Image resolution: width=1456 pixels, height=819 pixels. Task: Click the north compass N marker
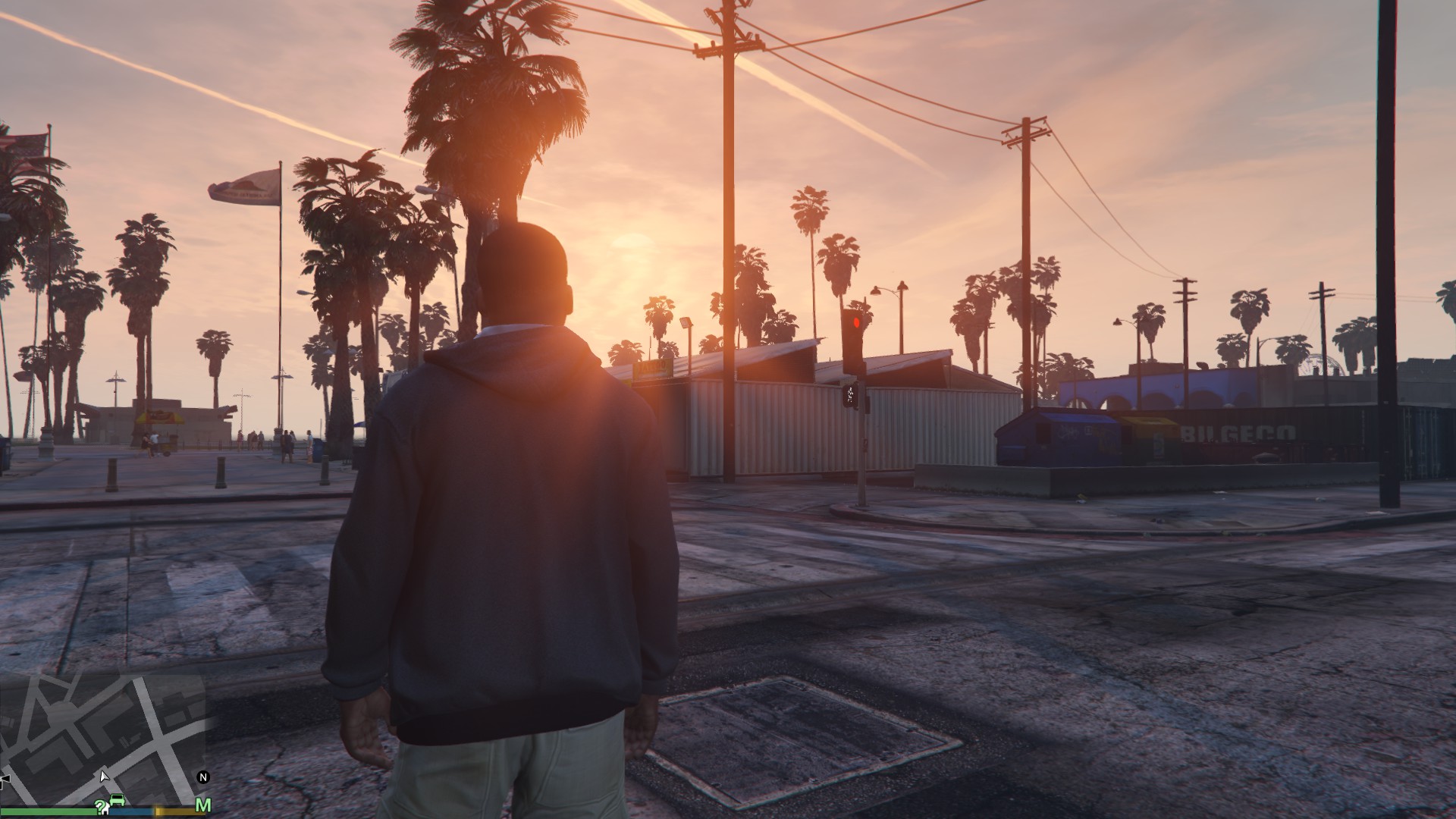202,777
